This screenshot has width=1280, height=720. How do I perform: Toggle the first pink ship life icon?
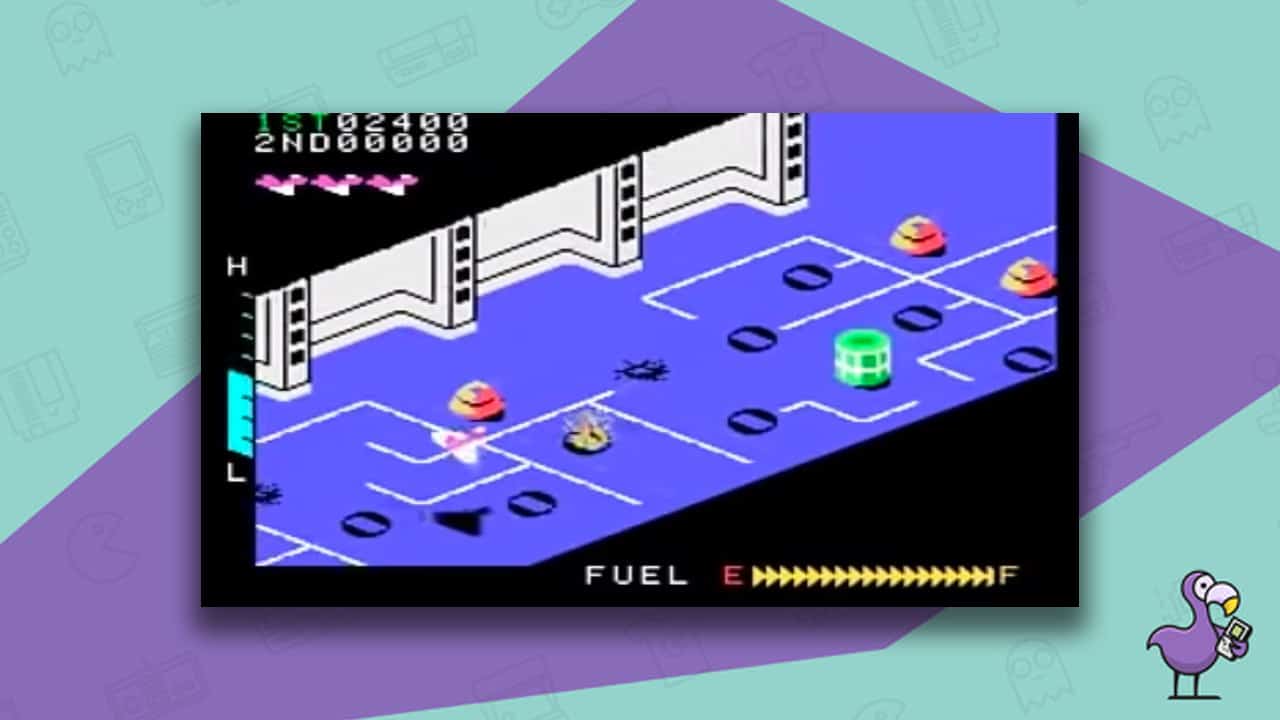point(278,183)
